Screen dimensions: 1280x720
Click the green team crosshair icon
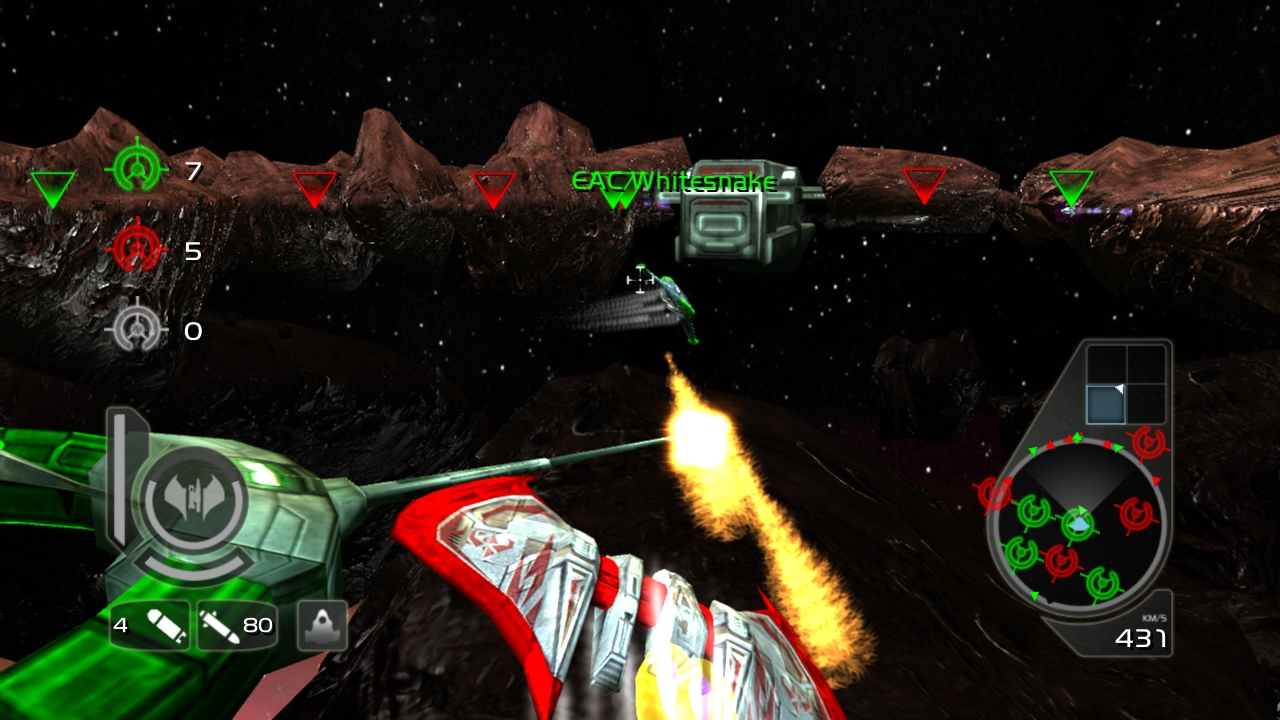[136, 170]
